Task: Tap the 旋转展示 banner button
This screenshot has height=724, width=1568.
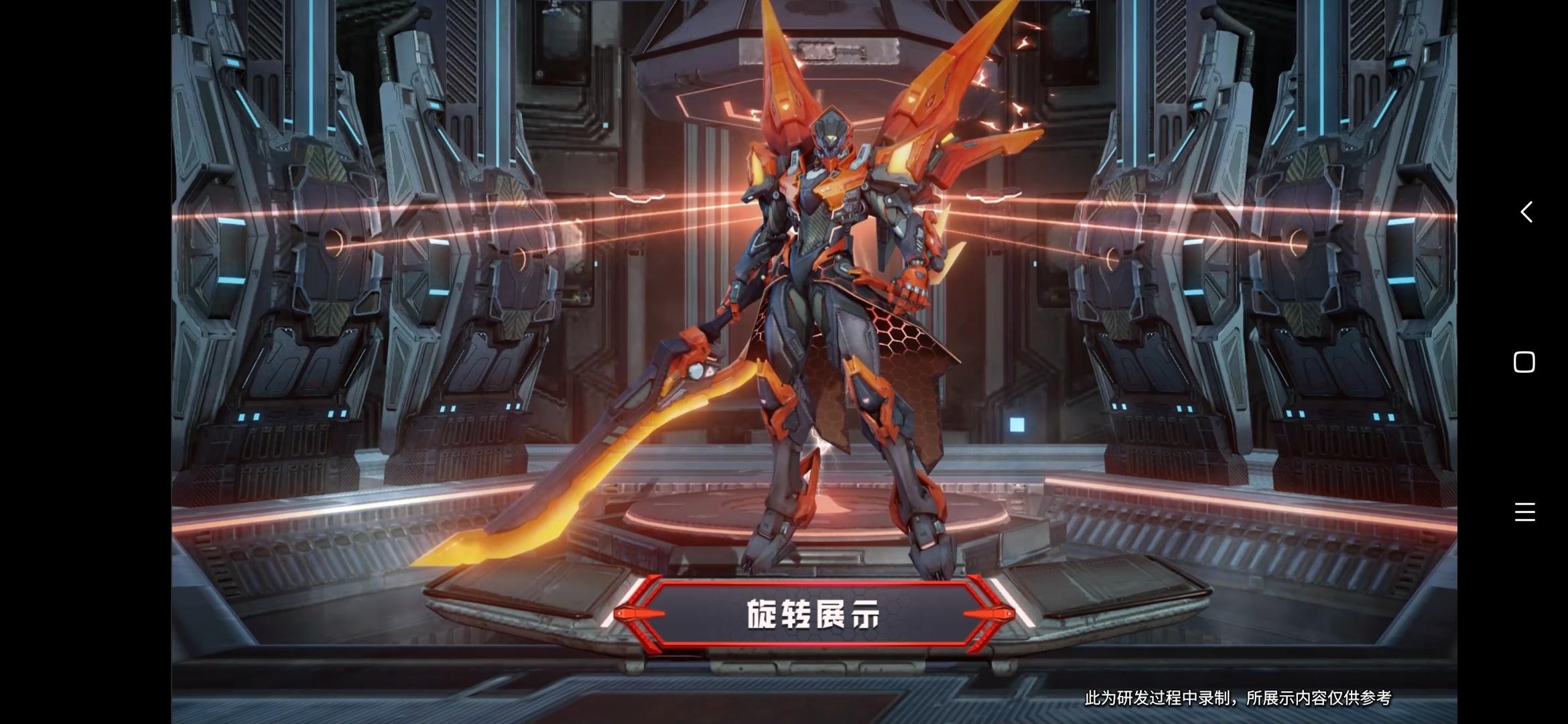Action: [x=813, y=614]
